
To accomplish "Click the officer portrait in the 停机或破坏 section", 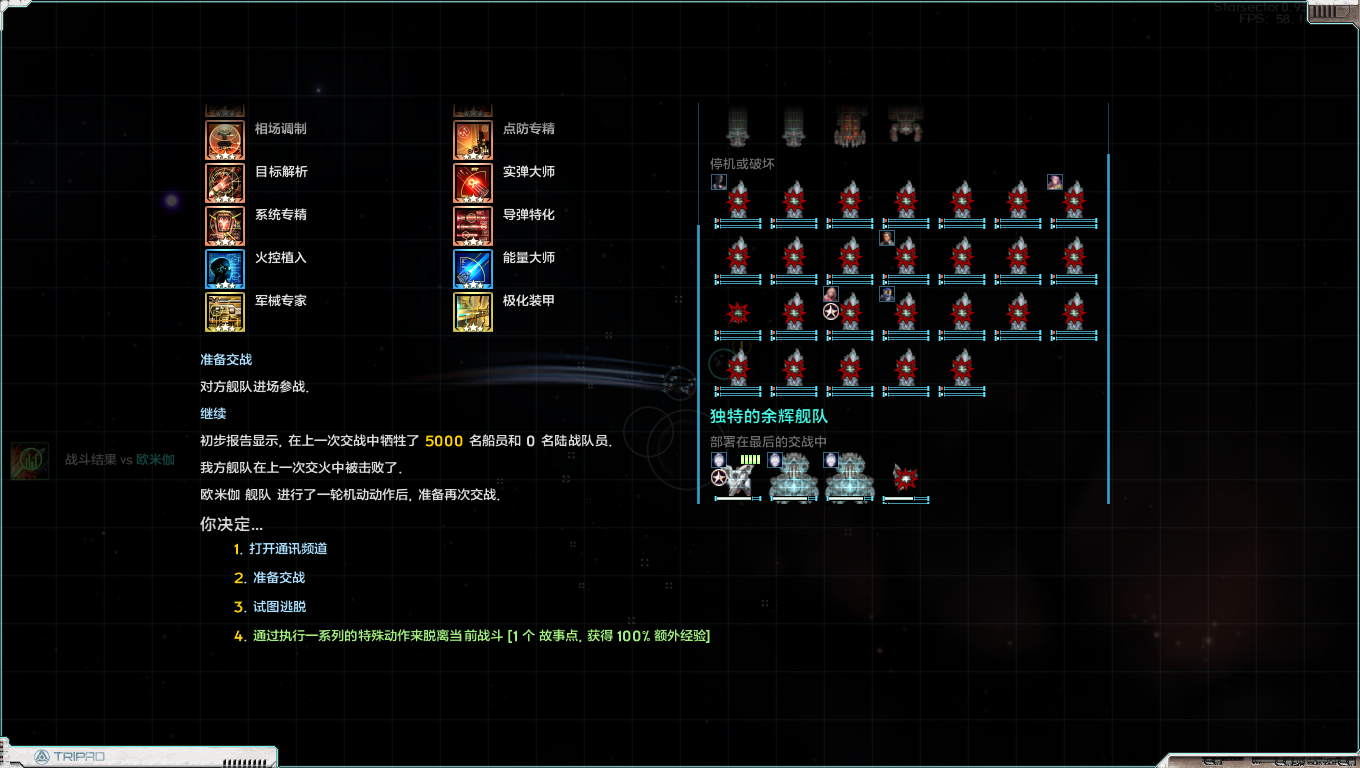I will tap(717, 181).
